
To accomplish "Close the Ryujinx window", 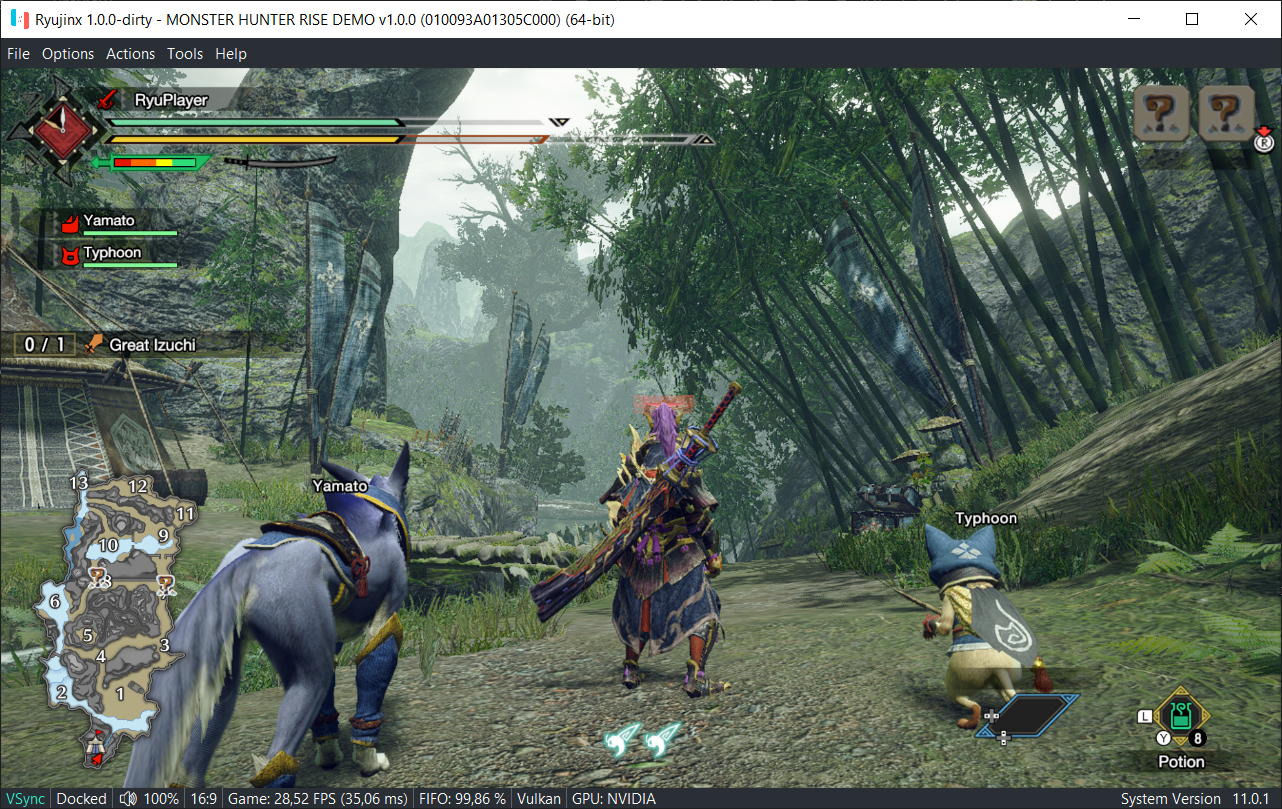I will (x=1251, y=19).
